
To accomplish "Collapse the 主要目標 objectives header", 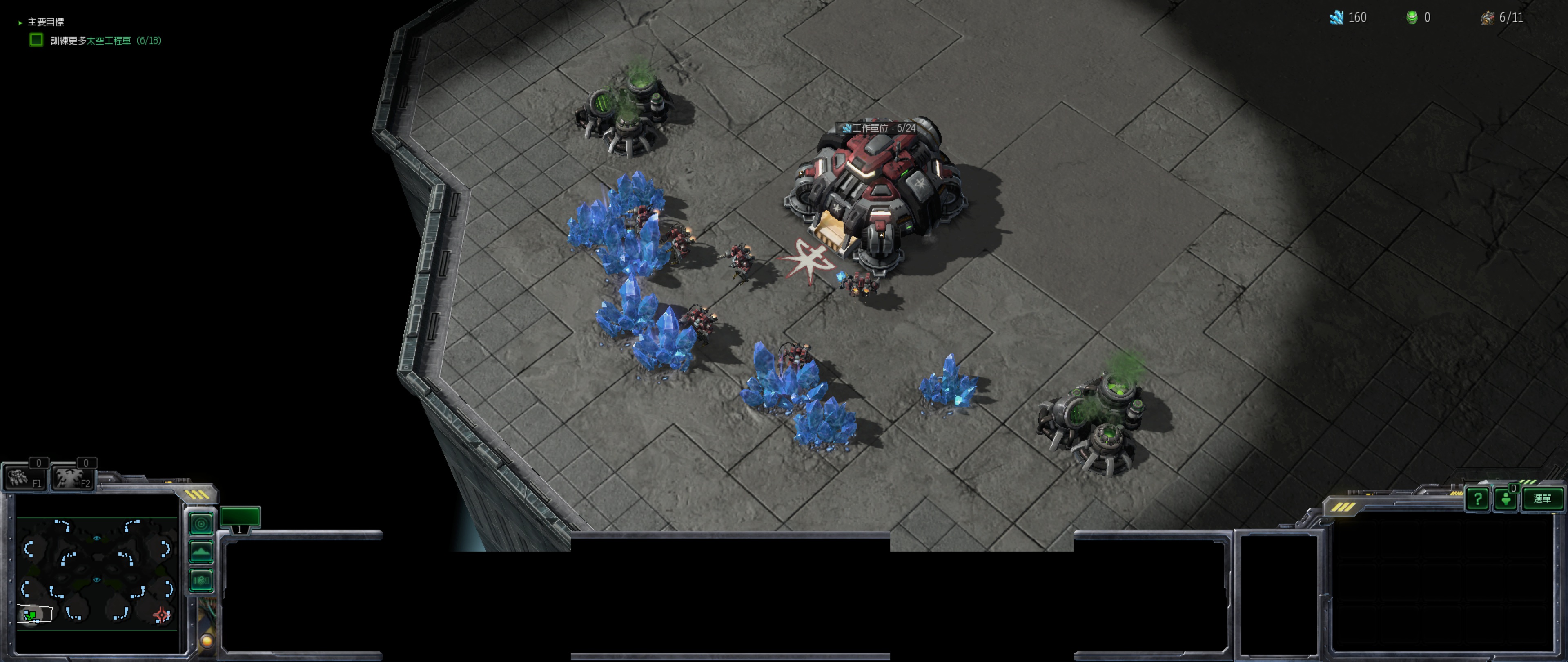I will [21, 22].
